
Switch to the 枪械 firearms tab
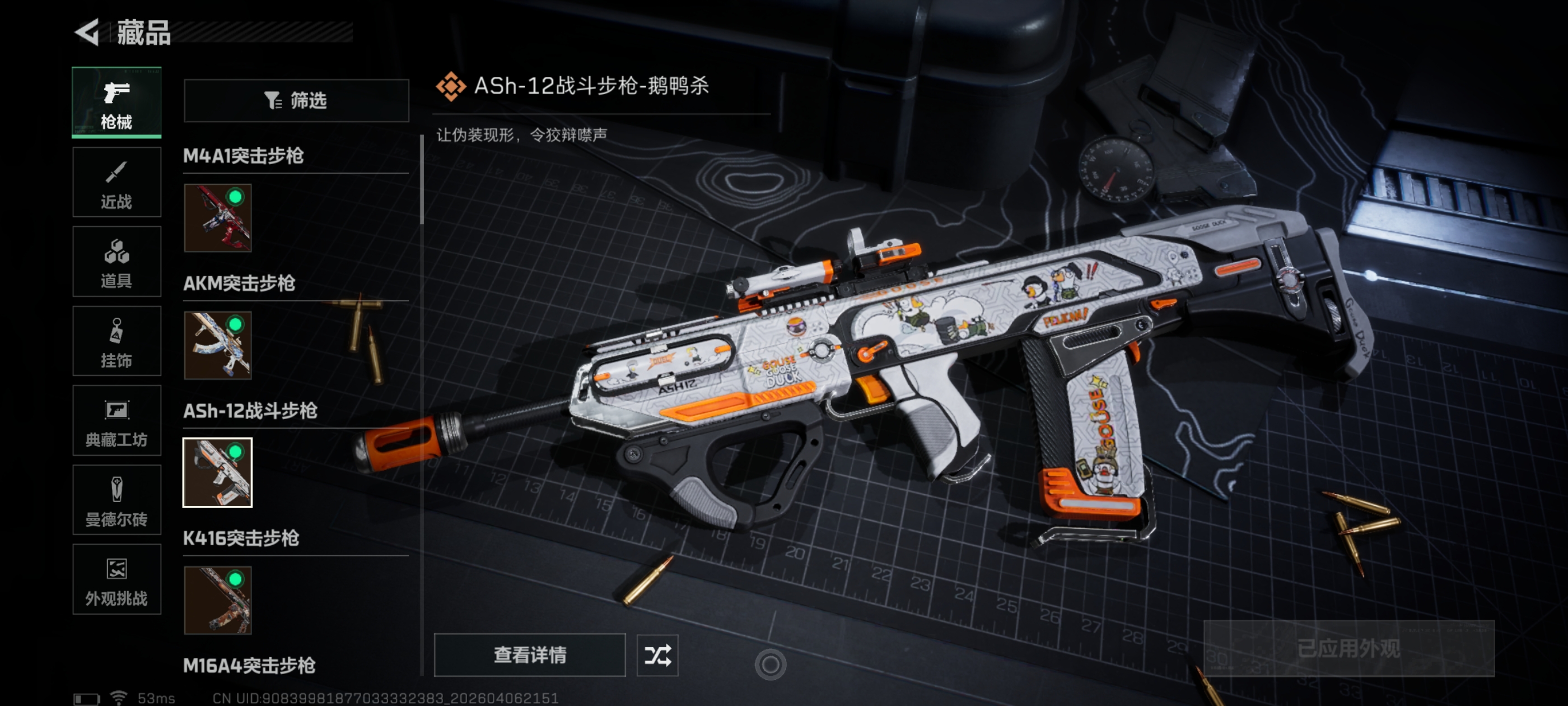coord(116,103)
